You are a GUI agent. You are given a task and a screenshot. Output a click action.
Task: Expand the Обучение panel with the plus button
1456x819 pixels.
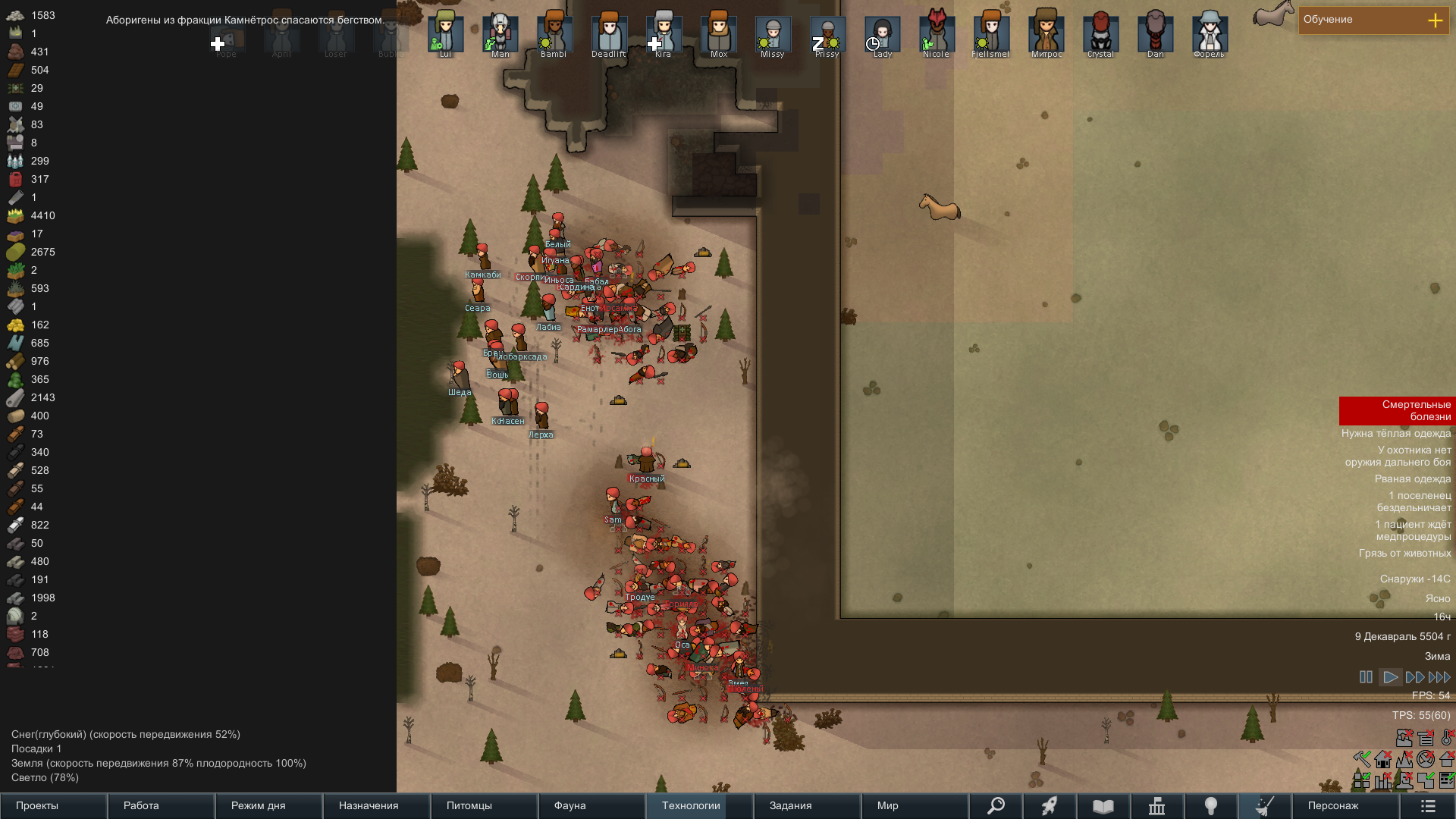[1435, 20]
